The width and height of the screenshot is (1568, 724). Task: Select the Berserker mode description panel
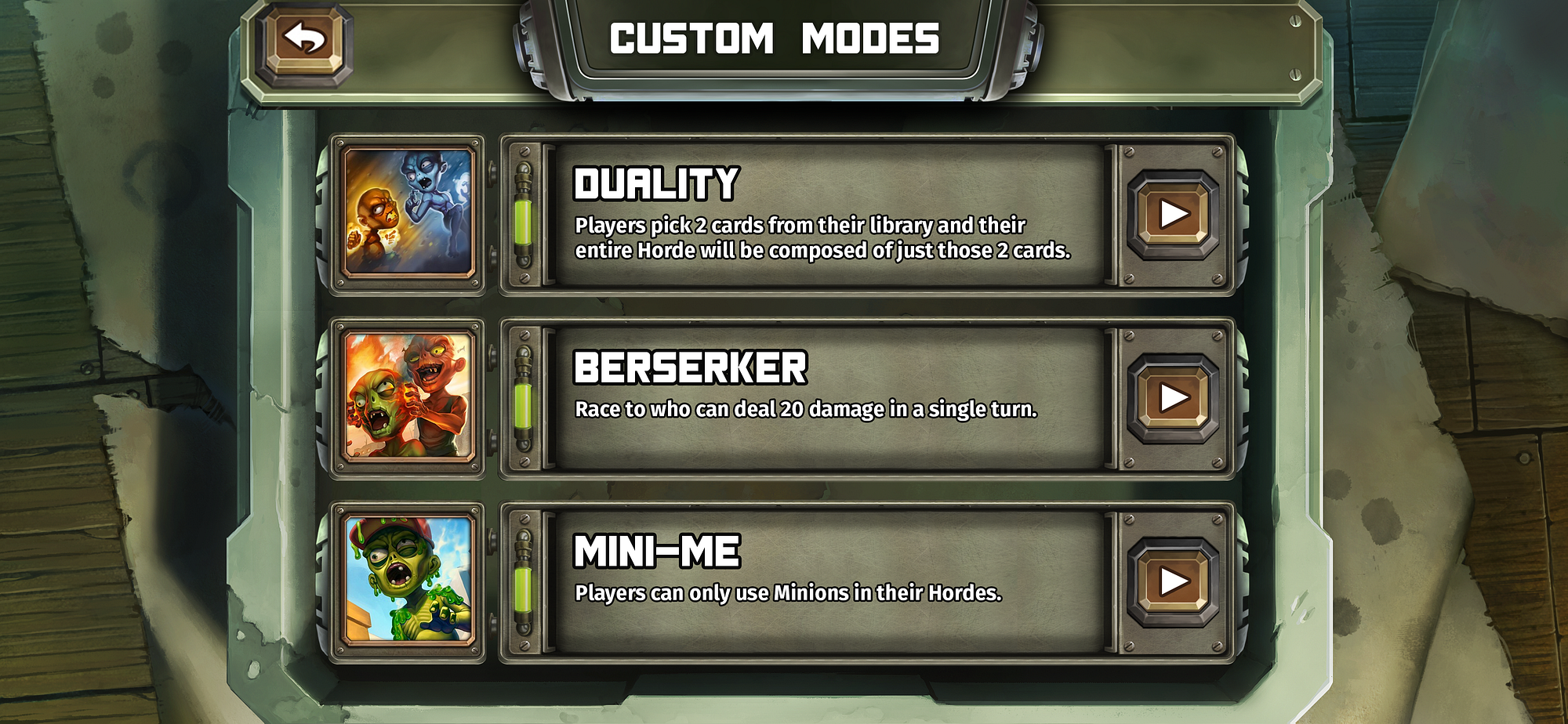coord(823,398)
